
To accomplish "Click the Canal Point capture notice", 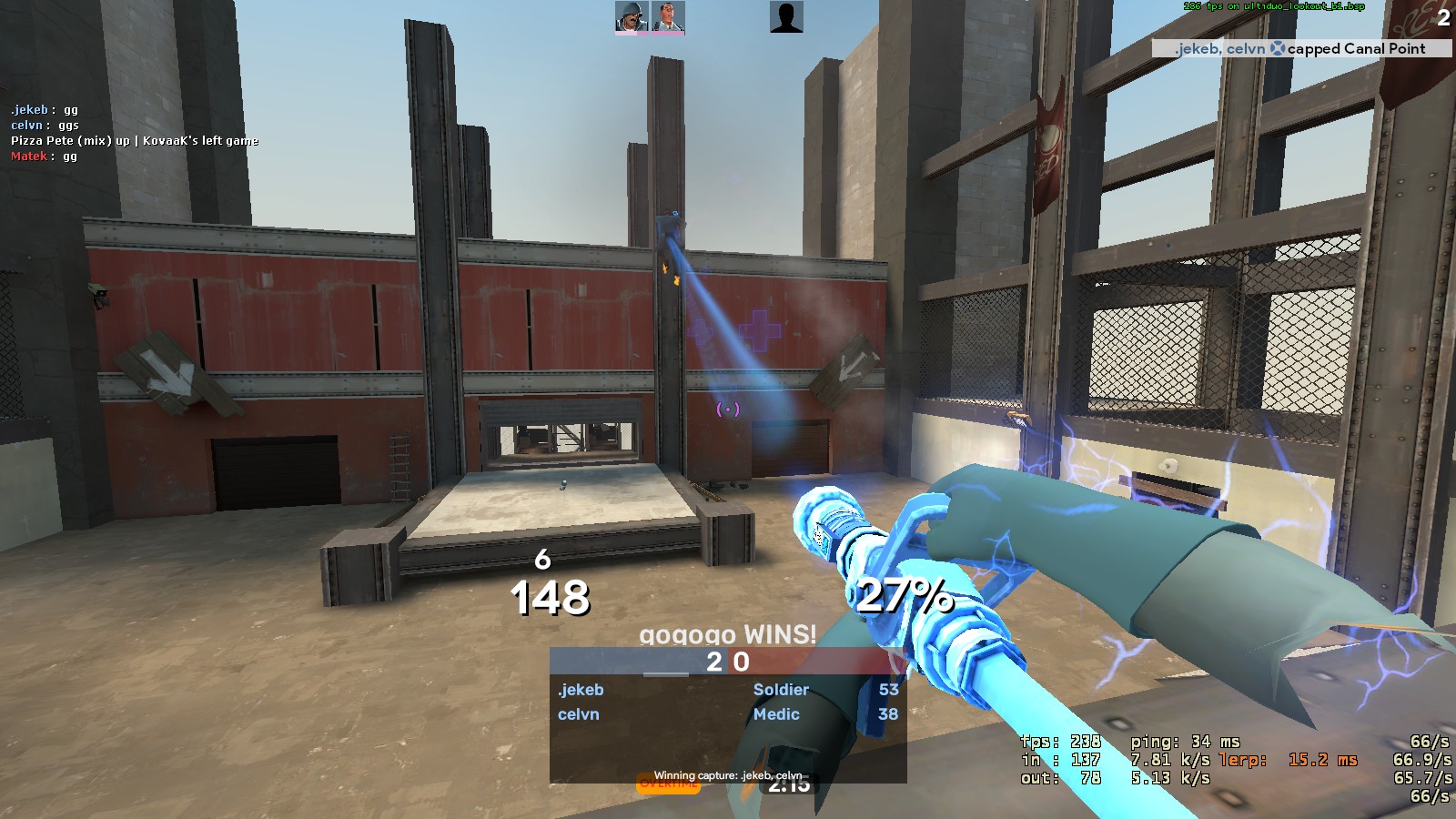I will pos(1300,49).
